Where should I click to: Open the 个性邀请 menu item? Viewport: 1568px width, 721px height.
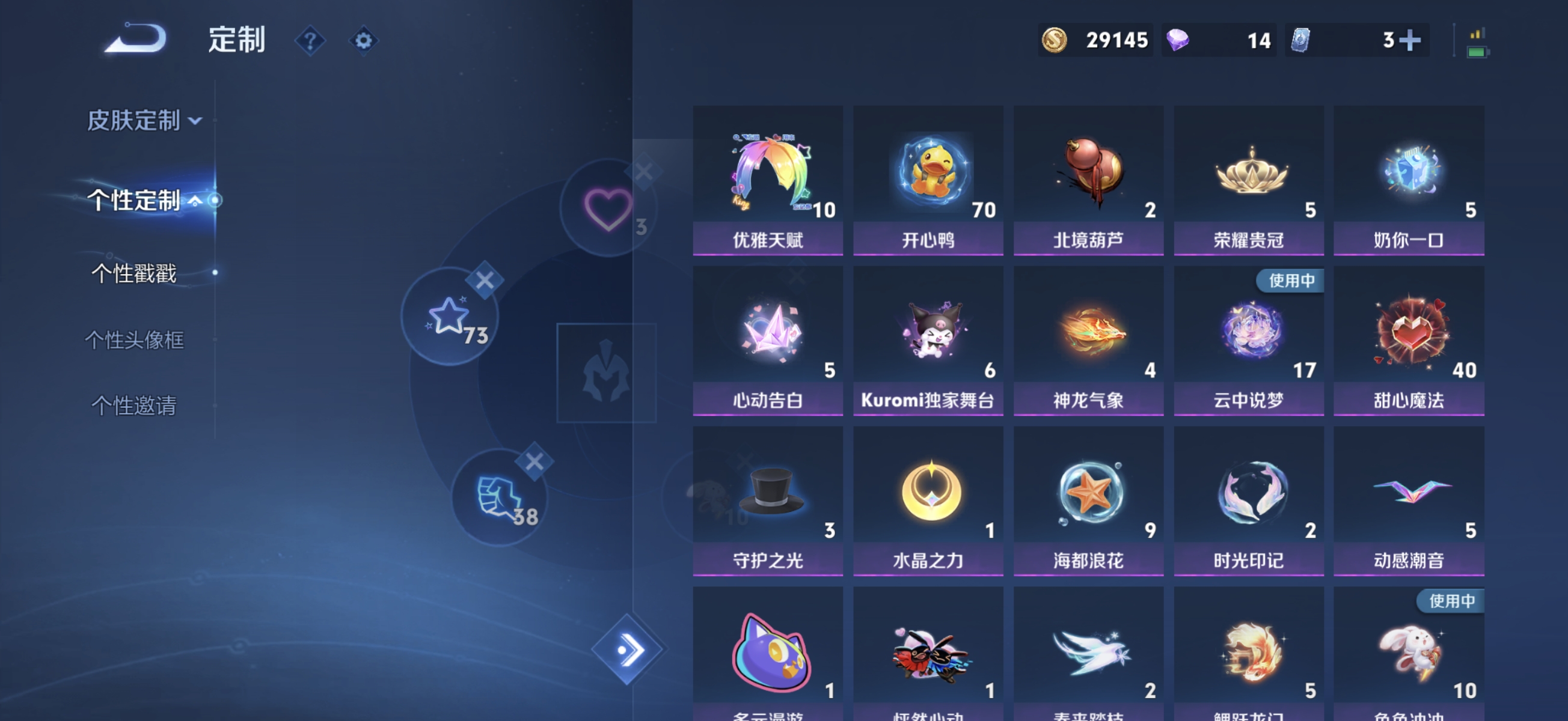[x=135, y=406]
